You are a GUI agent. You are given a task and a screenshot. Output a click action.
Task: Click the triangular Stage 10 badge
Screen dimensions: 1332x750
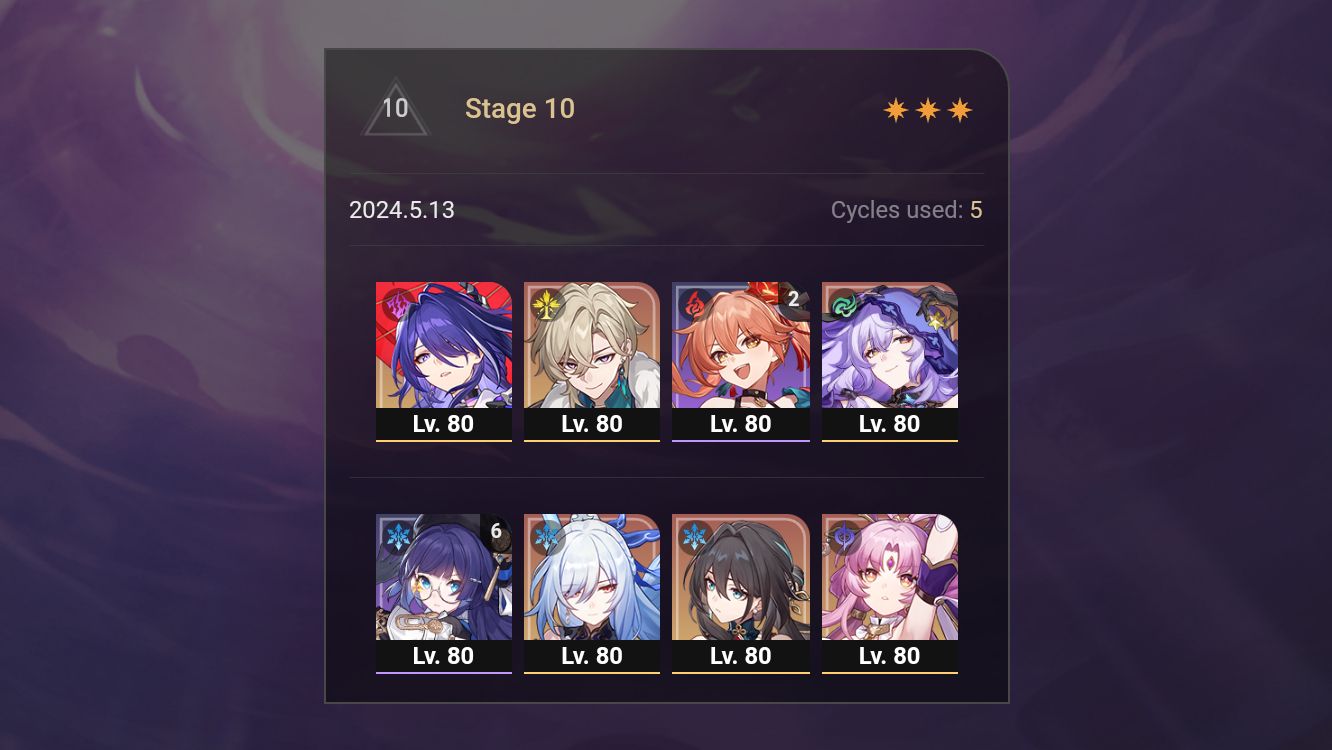pyautogui.click(x=396, y=108)
